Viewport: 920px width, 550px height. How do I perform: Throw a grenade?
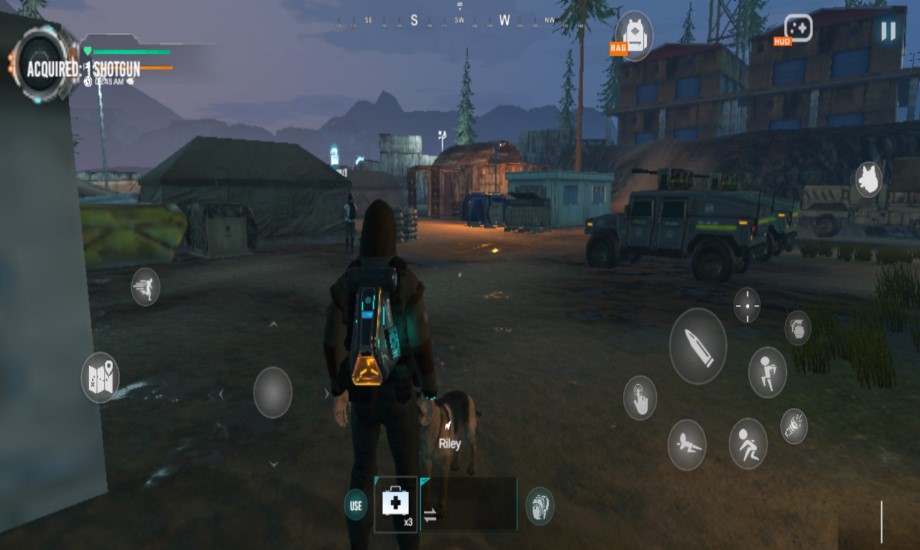pyautogui.click(x=797, y=327)
